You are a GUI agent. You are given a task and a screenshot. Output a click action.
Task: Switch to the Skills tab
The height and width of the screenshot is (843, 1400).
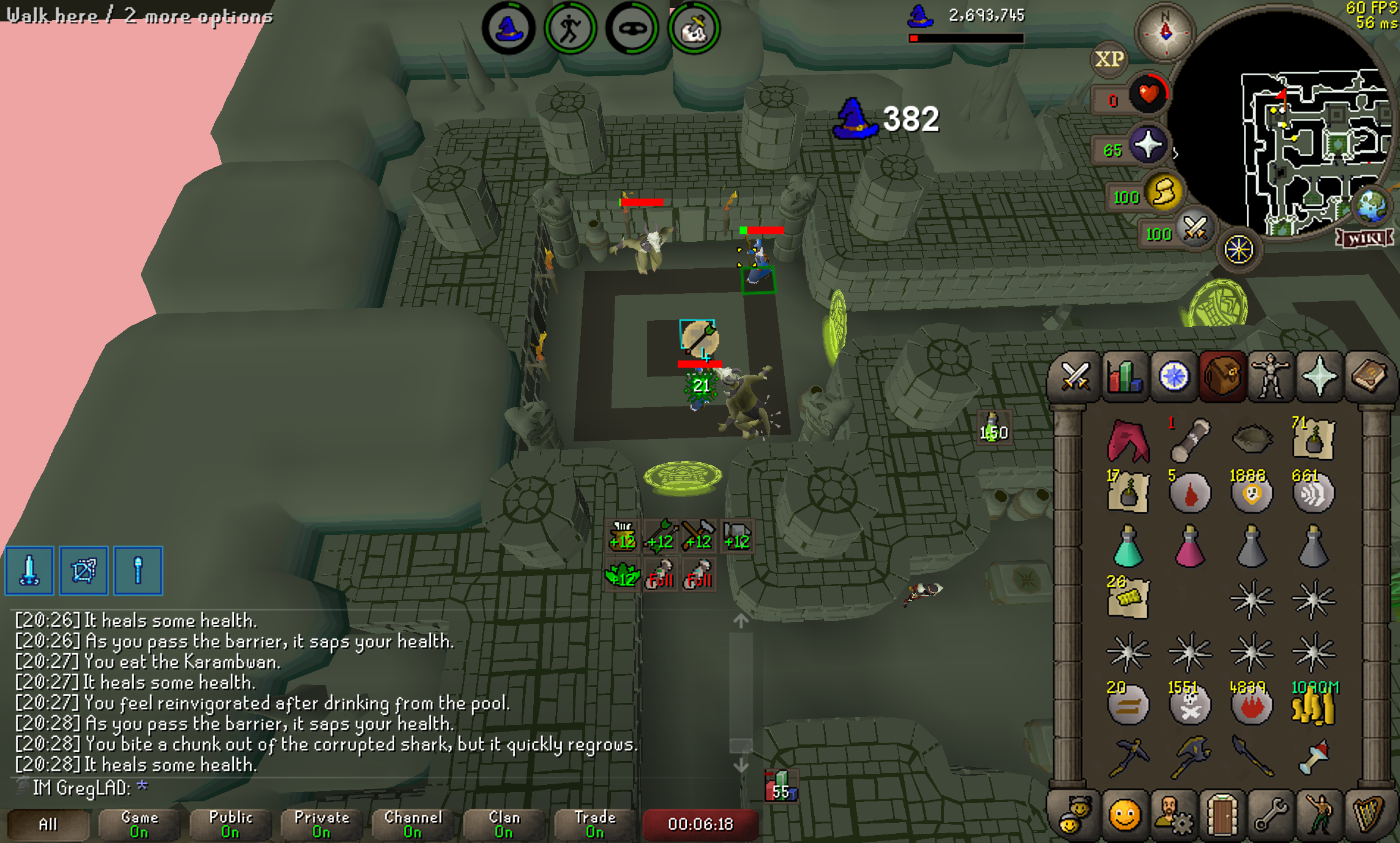[x=1124, y=377]
